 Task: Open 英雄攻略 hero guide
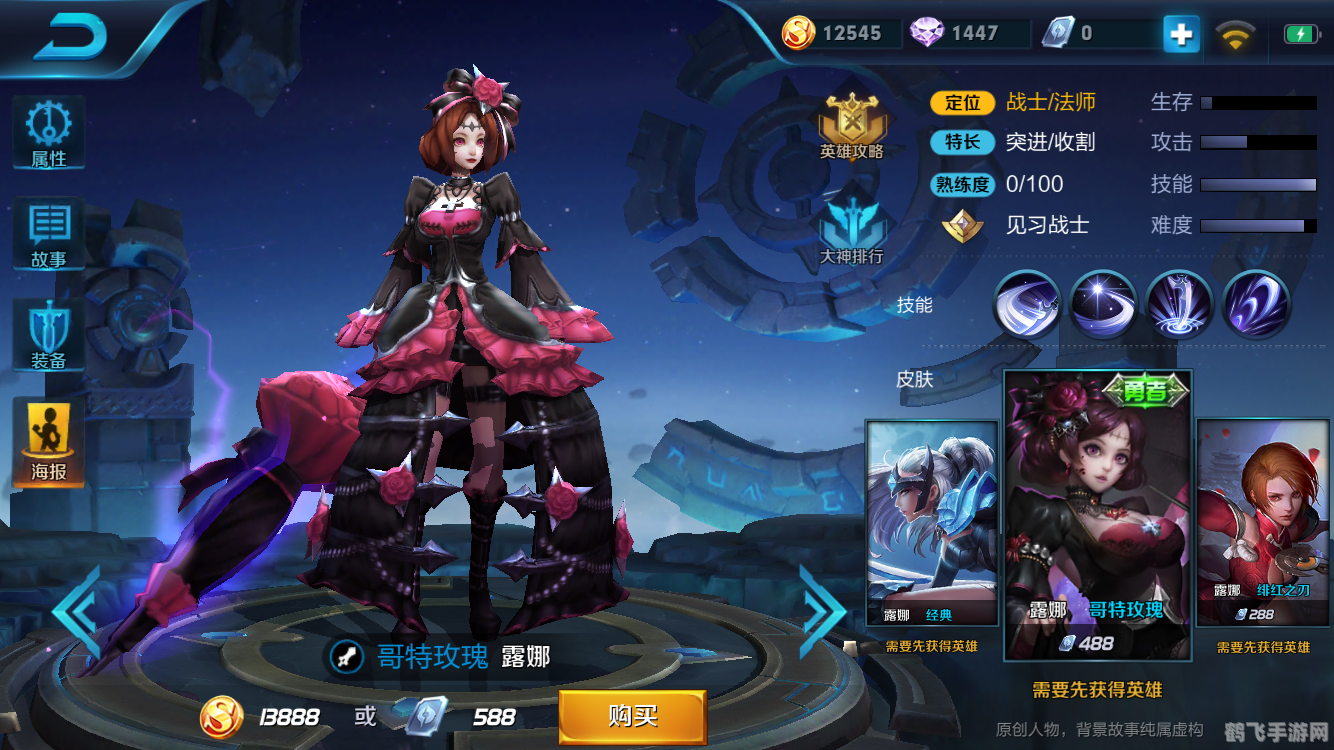click(x=852, y=127)
